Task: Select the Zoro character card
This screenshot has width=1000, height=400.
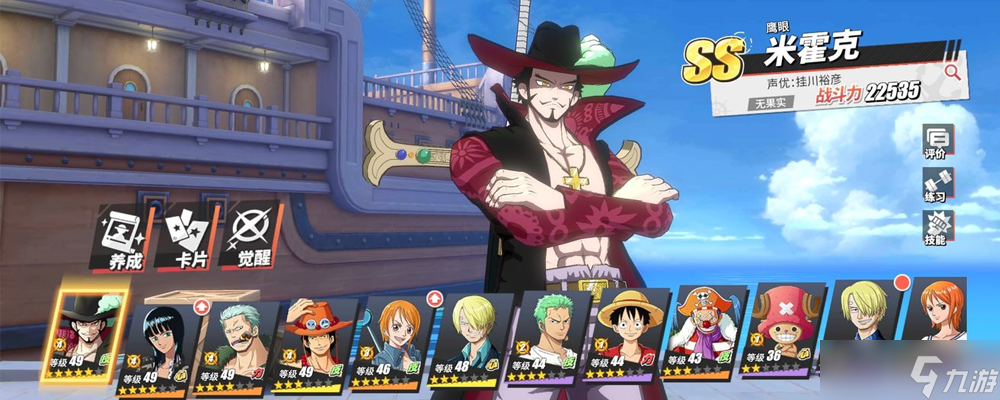Action: coord(545,342)
